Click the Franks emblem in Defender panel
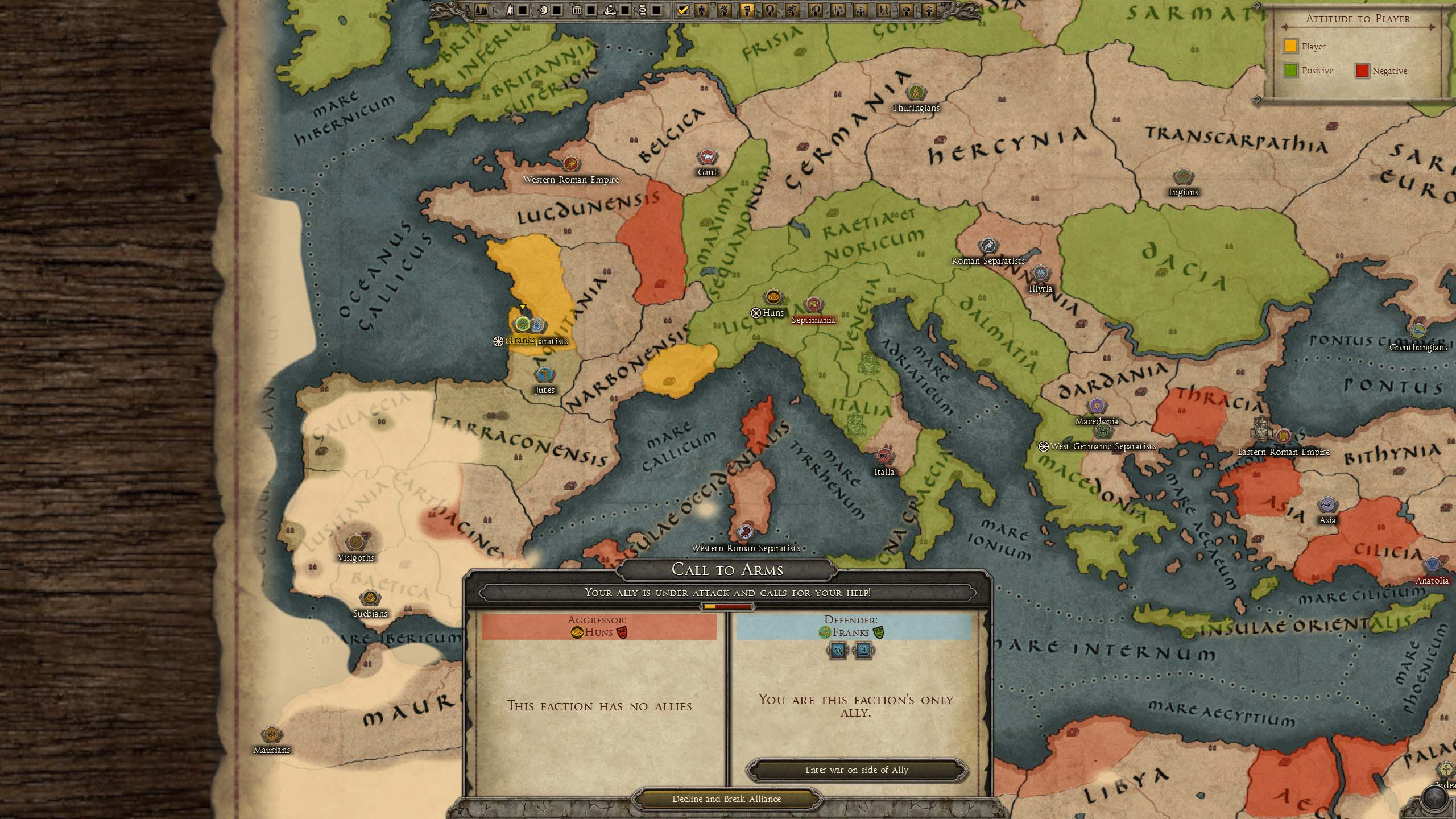The height and width of the screenshot is (819, 1456). 825,632
